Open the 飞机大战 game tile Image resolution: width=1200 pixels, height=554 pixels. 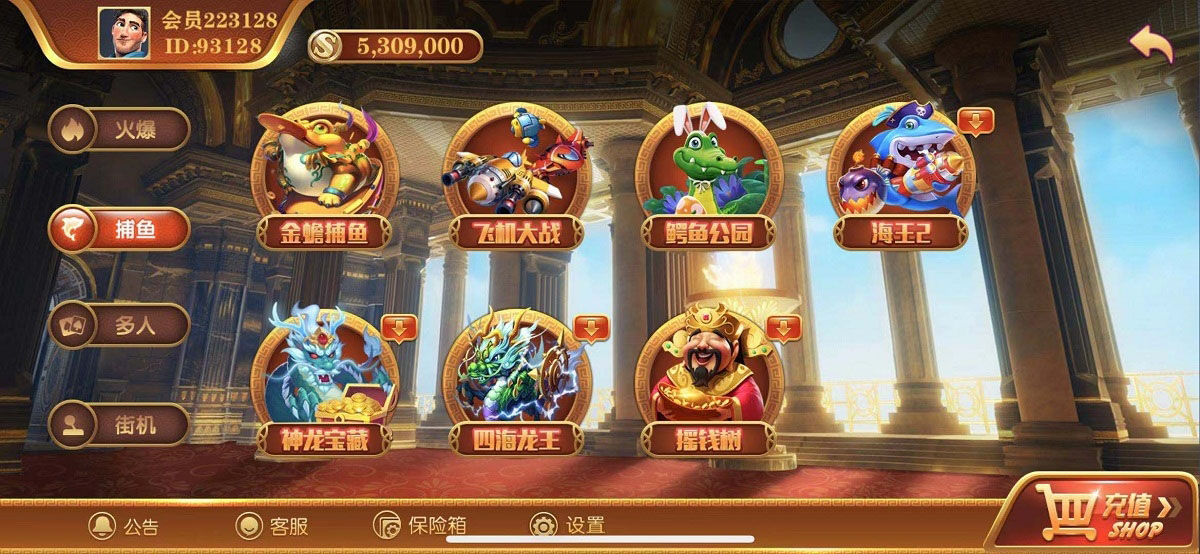coord(514,177)
